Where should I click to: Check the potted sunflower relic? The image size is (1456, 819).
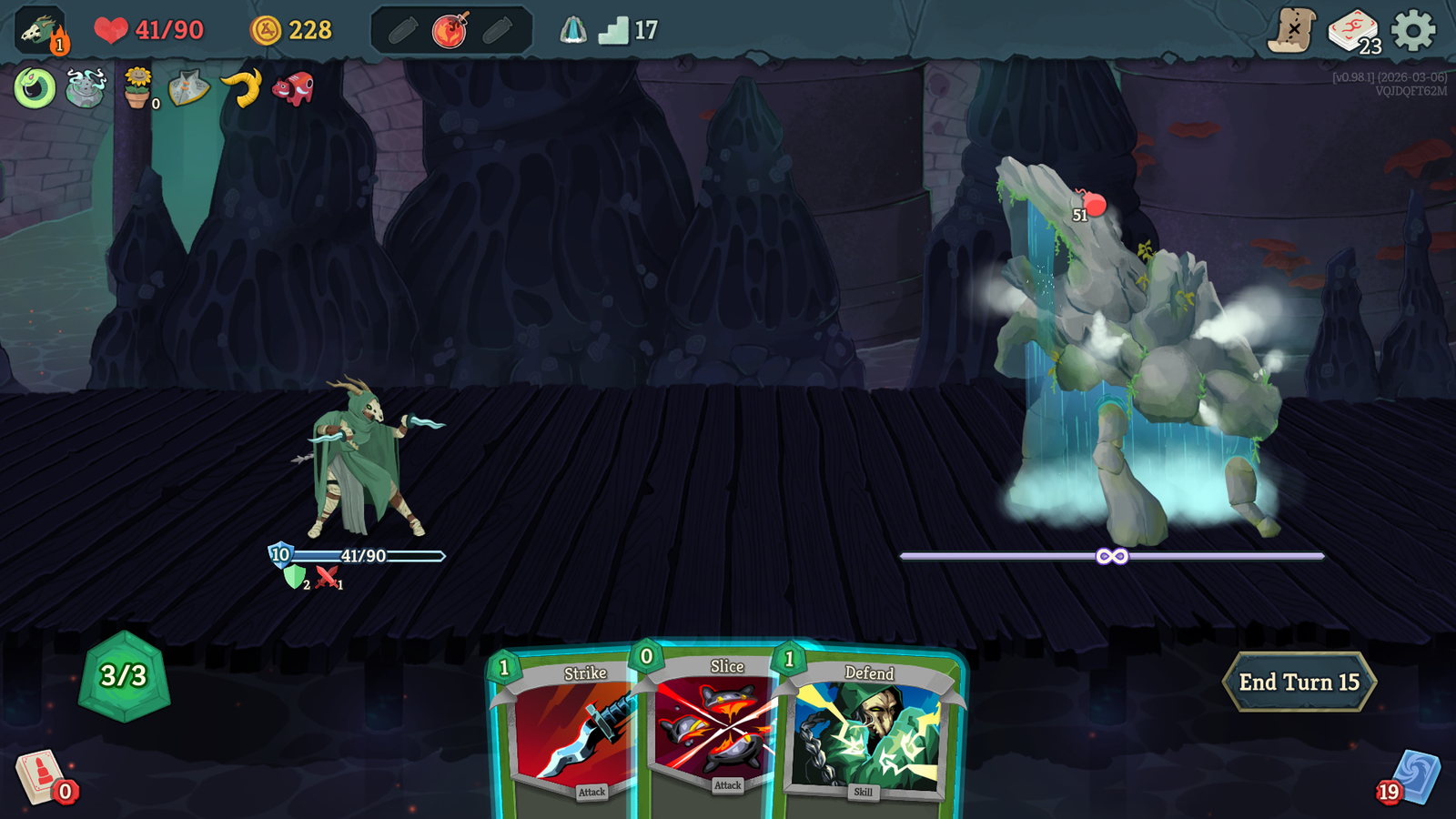click(x=137, y=88)
